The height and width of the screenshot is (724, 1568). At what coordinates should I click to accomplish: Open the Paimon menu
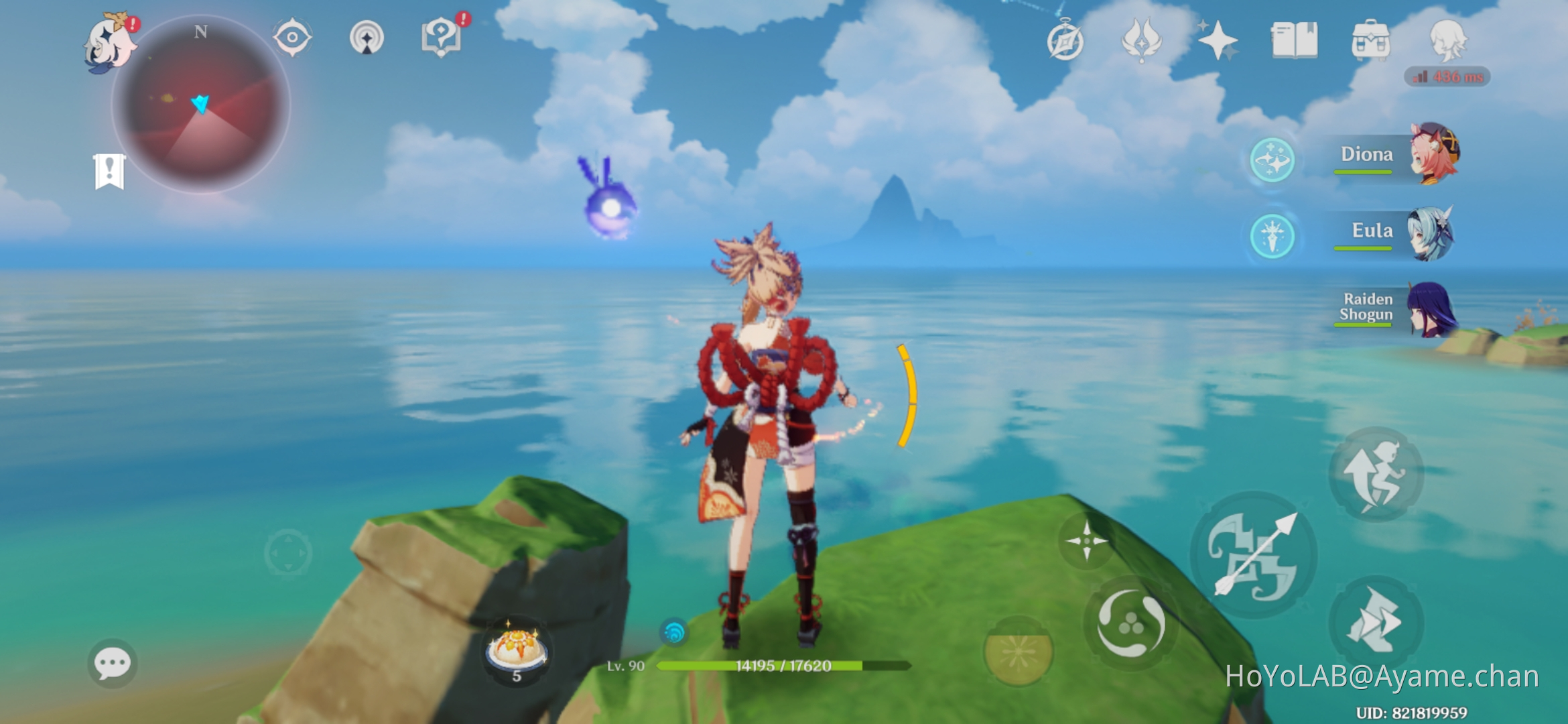(x=107, y=44)
